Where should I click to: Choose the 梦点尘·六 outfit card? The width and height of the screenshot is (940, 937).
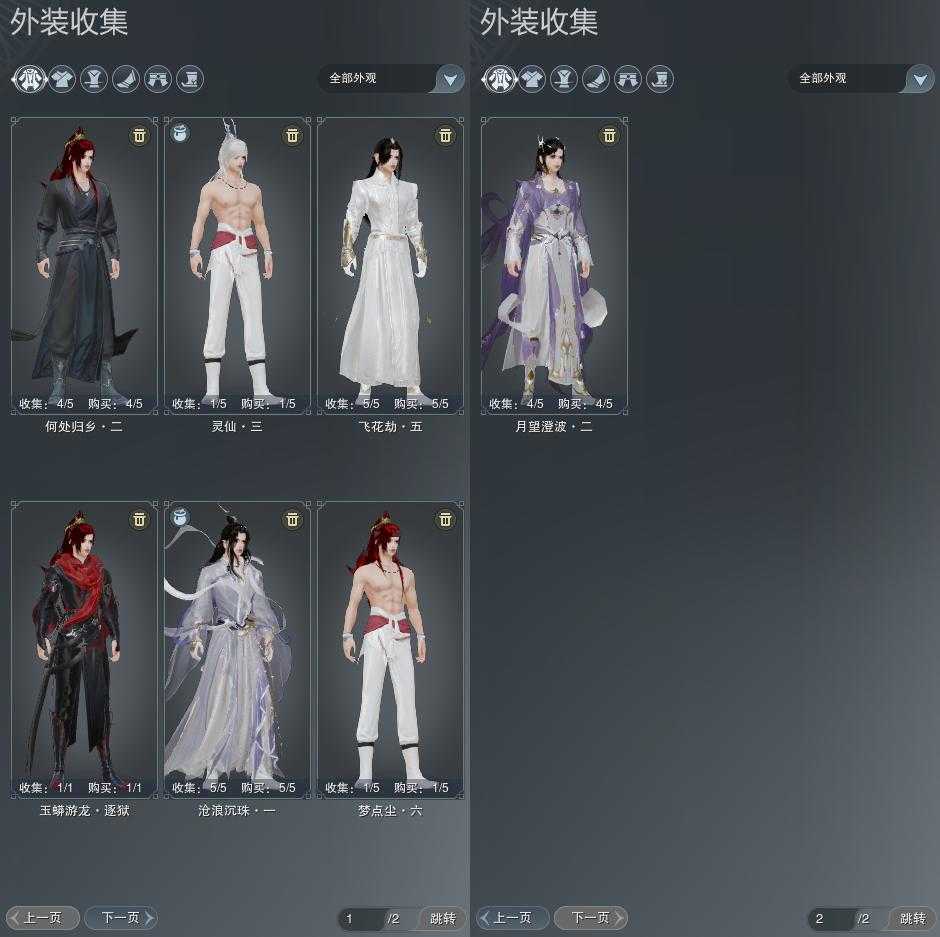(x=390, y=649)
